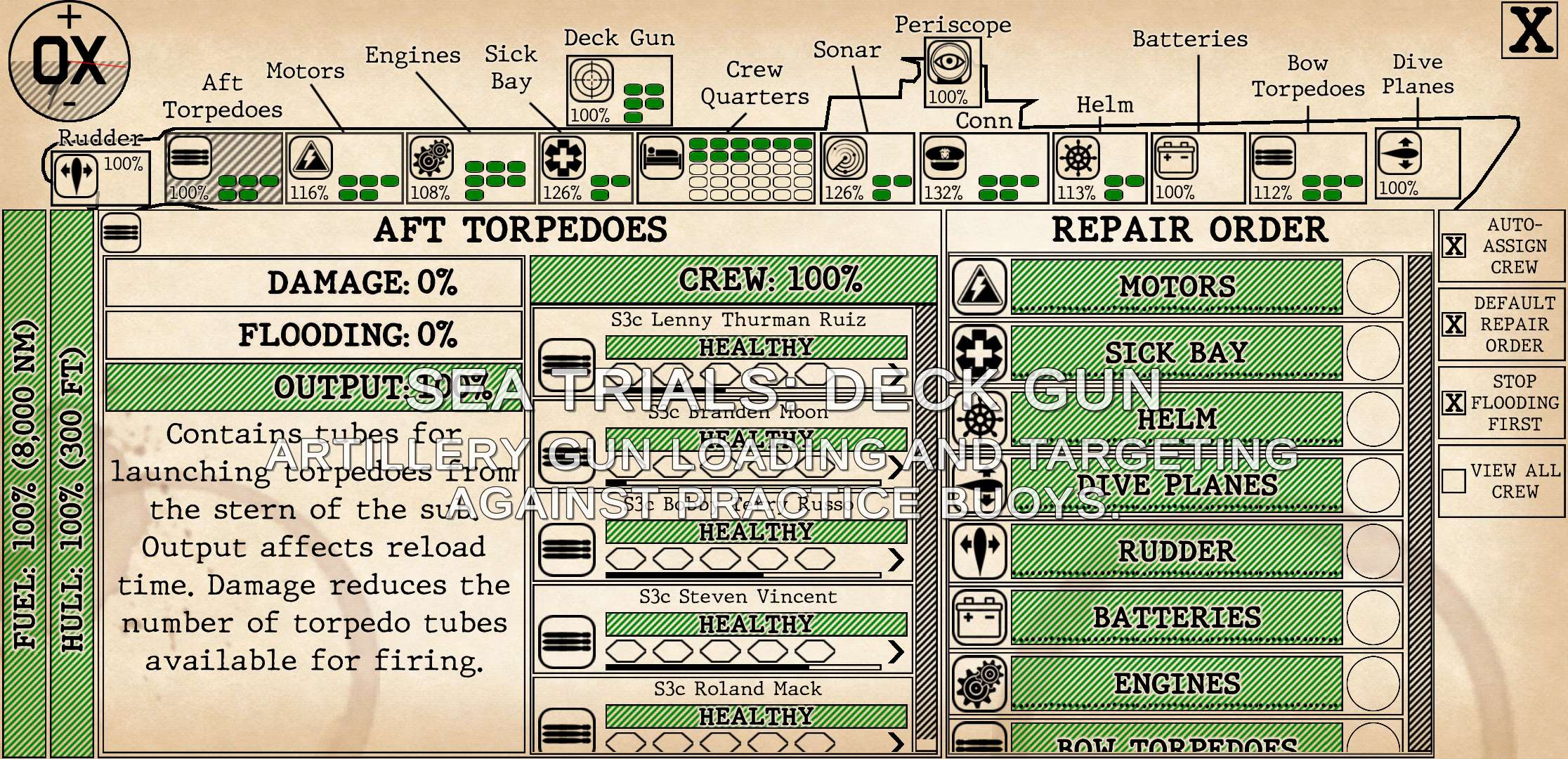The image size is (1568, 759).
Task: Open the Bow Torpedoes compartment
Action: (1273, 157)
